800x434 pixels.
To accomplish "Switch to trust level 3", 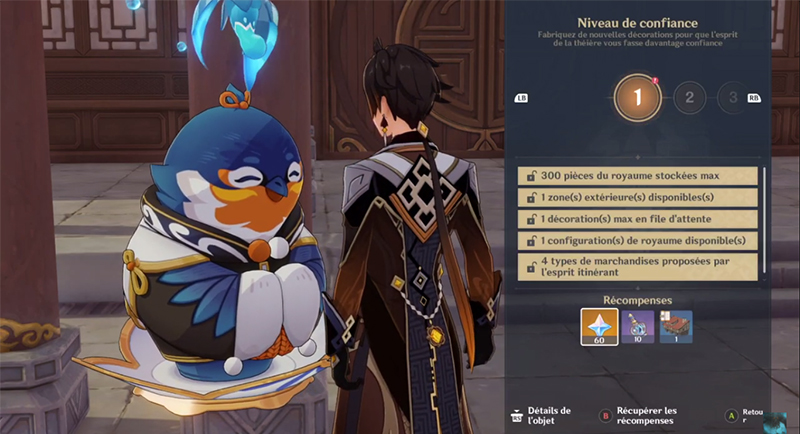I will click(x=731, y=97).
